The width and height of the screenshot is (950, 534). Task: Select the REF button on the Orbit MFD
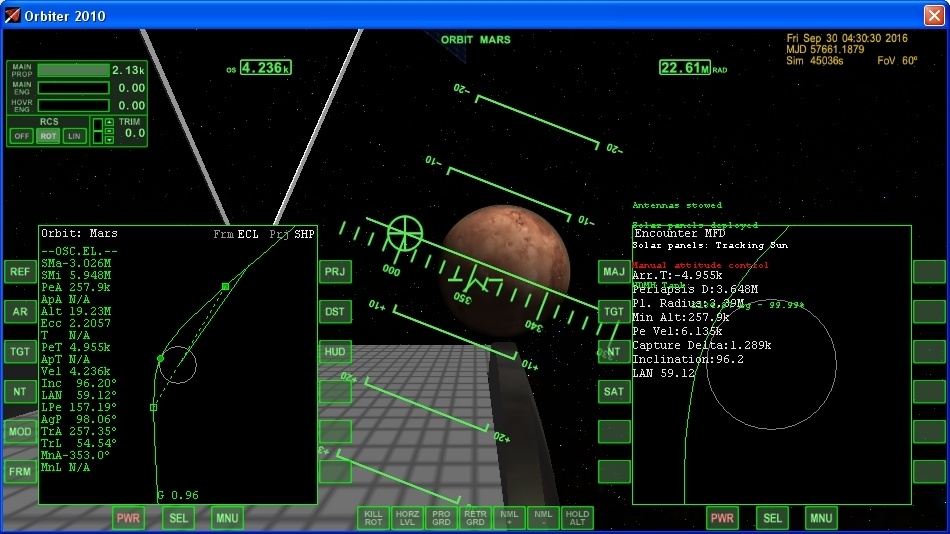(20, 272)
